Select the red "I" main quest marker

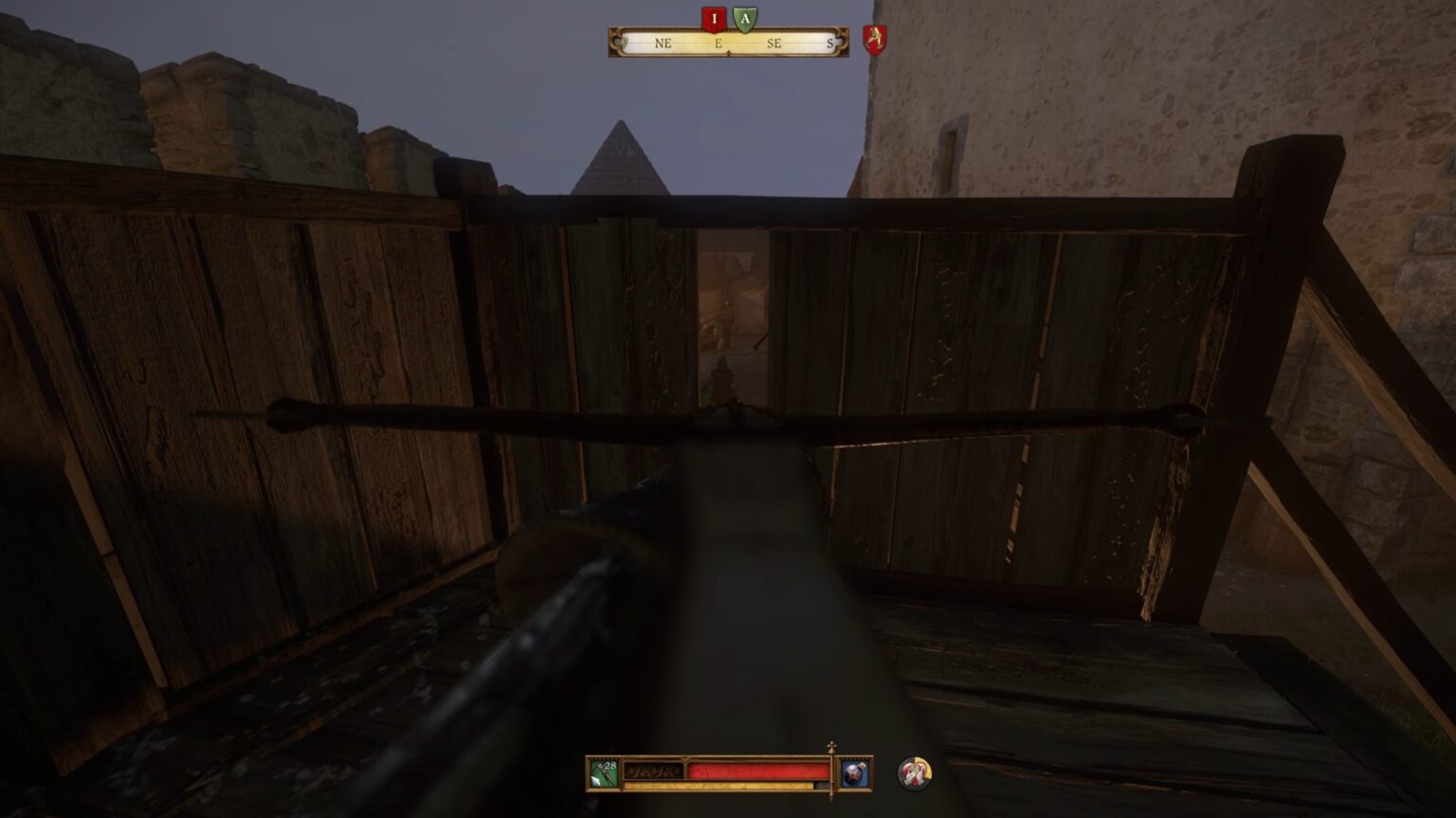(714, 18)
